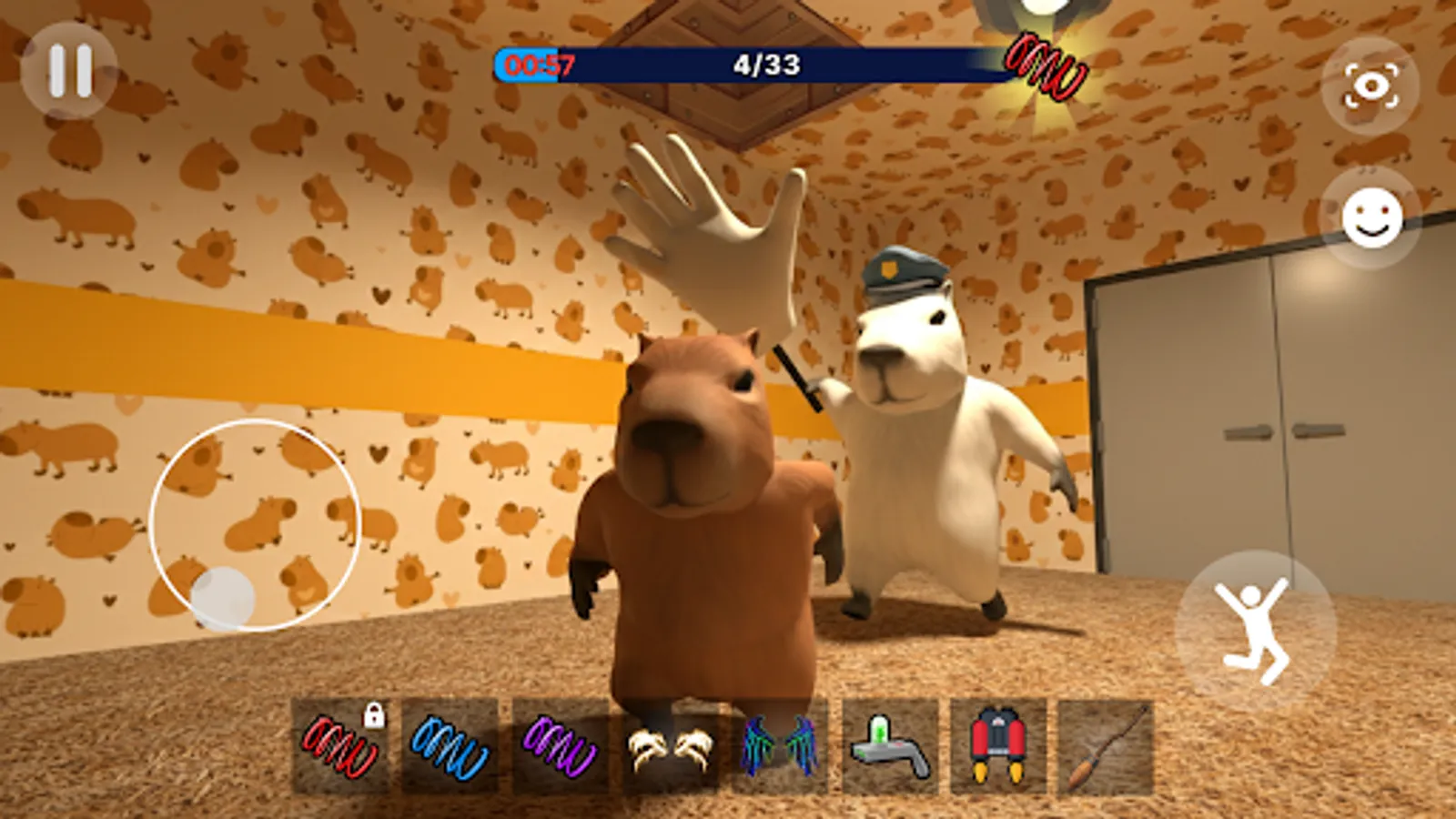This screenshot has height=819, width=1456.
Task: Select the locked red spring item
Action: [341, 744]
